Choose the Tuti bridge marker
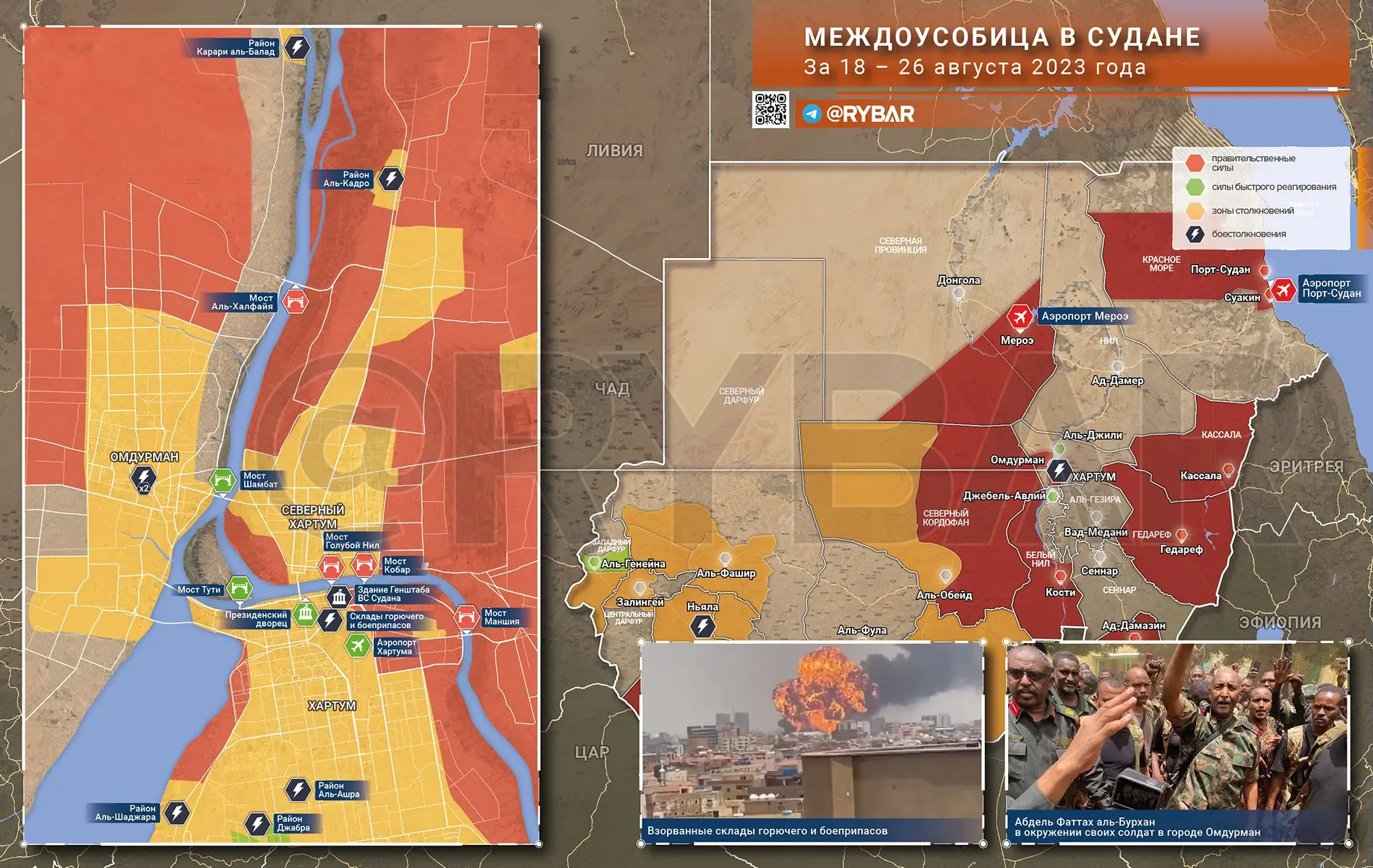The height and width of the screenshot is (868, 1373). click(240, 590)
